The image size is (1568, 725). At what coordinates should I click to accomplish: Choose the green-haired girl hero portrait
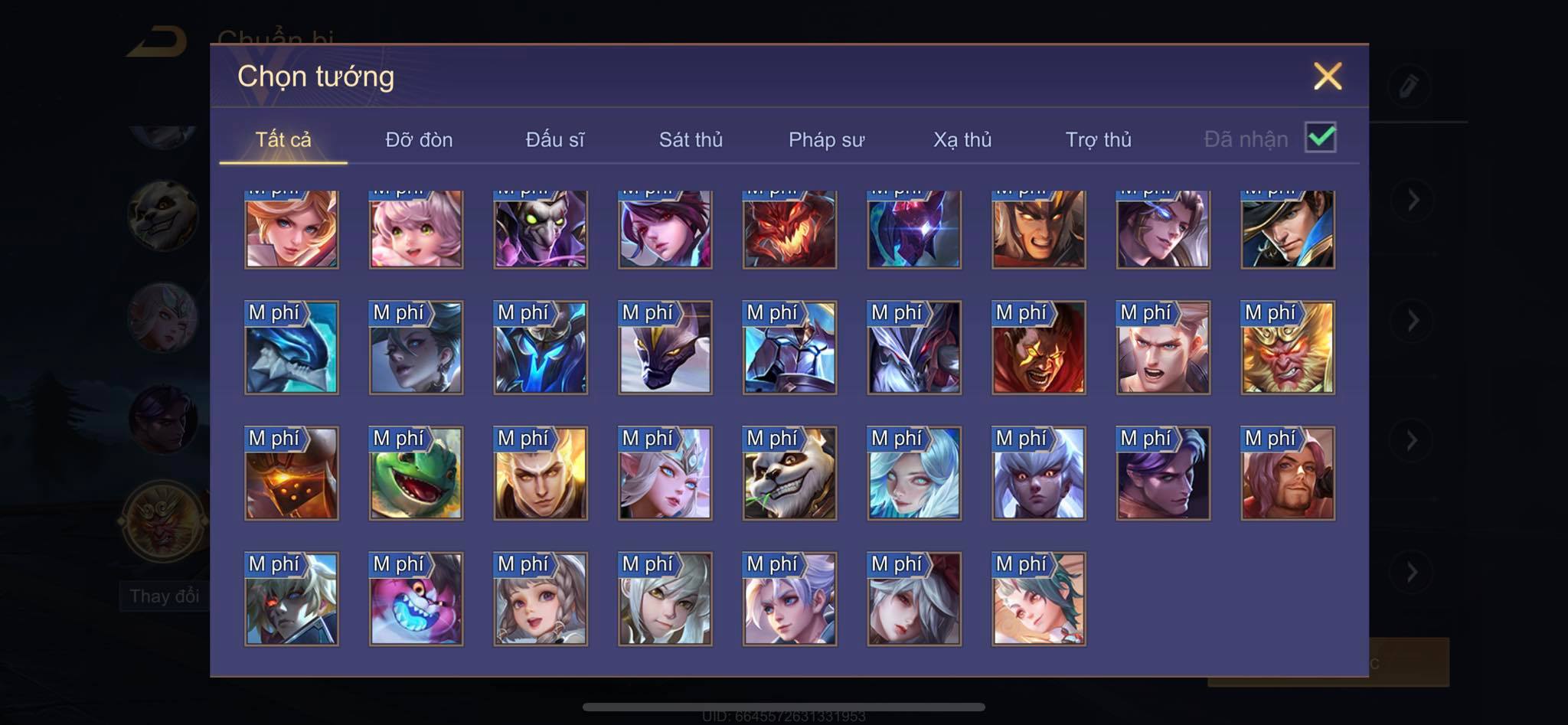[1038, 599]
